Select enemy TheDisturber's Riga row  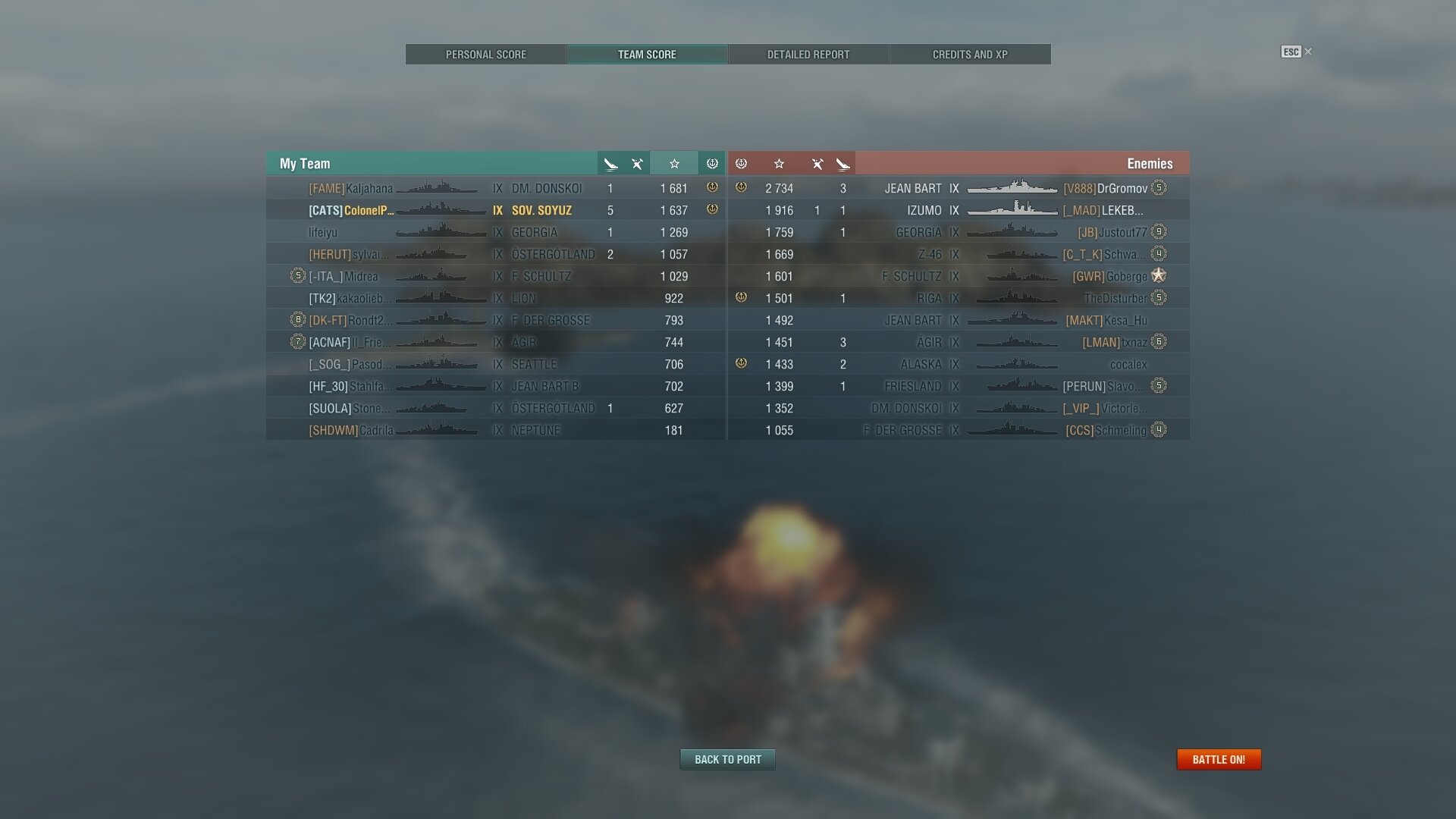click(959, 298)
